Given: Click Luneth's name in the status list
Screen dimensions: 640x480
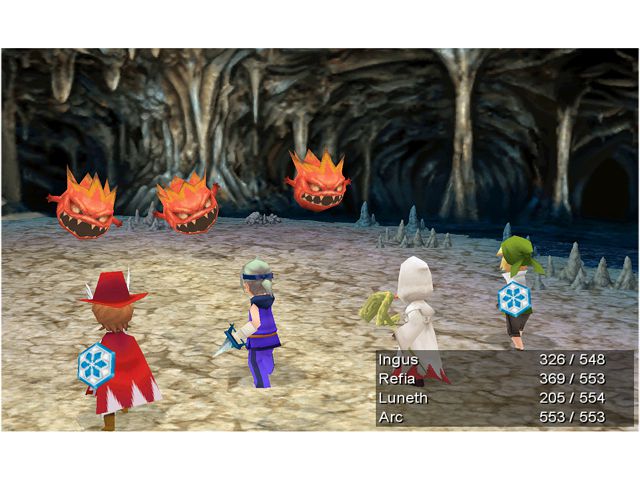Looking at the screenshot, I should (x=403, y=398).
